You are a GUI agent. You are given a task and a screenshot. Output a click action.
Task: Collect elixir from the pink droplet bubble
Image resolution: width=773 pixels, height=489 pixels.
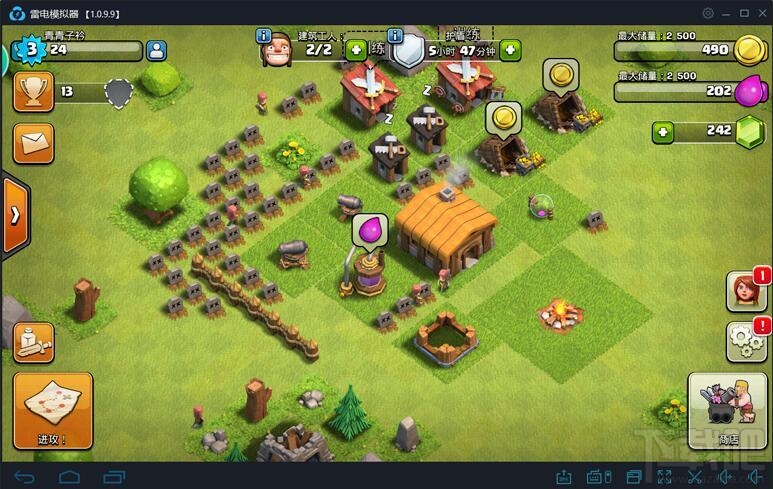(x=369, y=231)
